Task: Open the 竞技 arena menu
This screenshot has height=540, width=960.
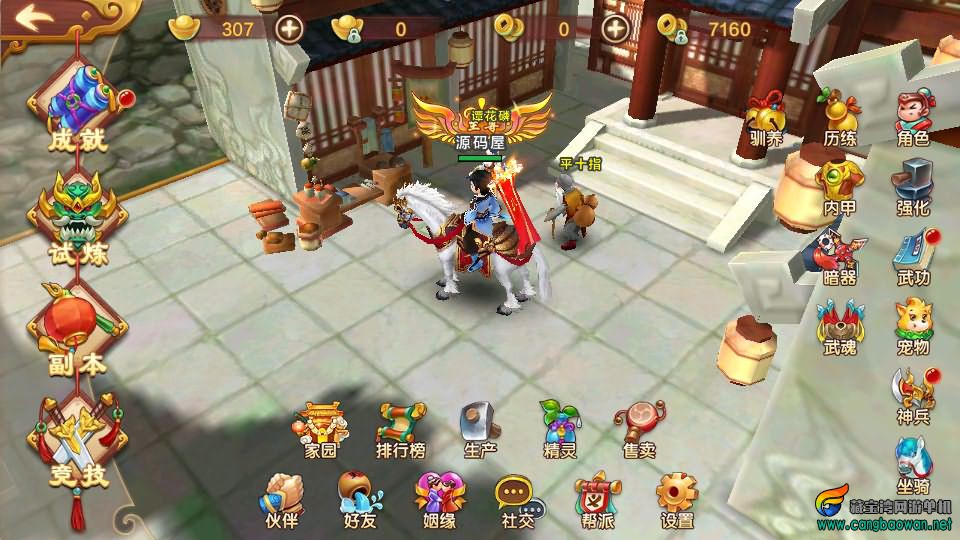Action: (78, 442)
